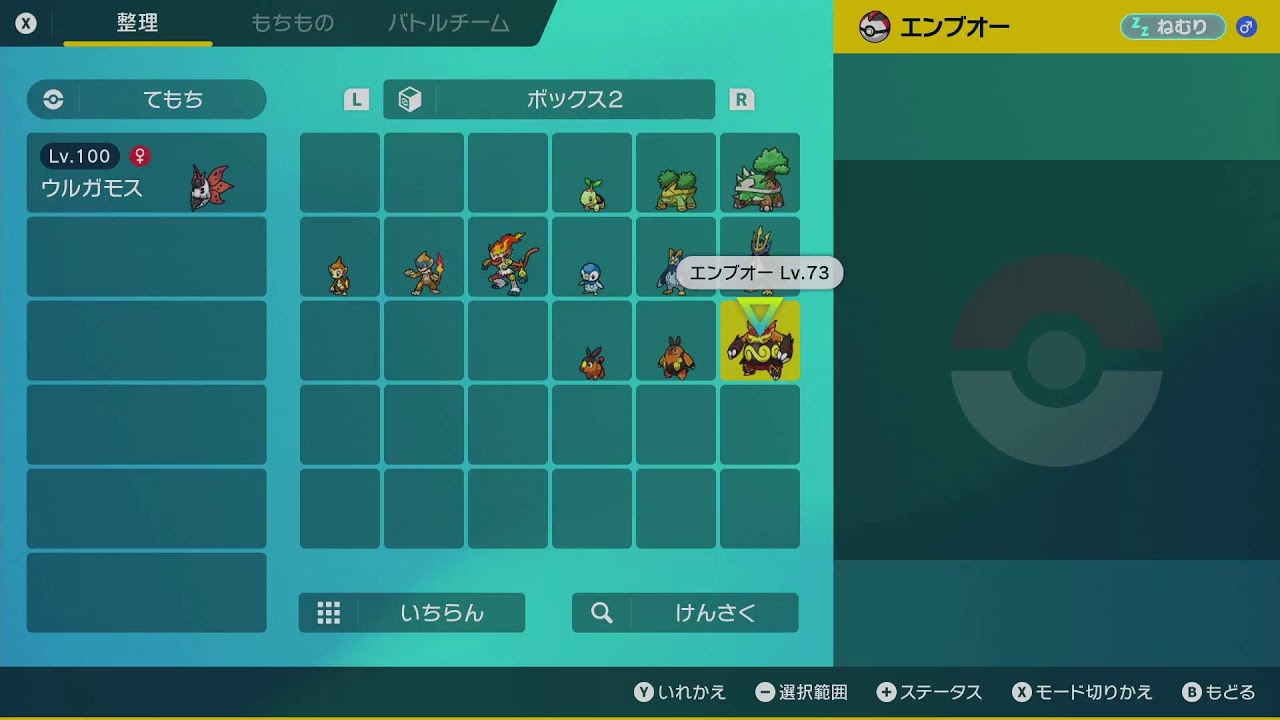Image resolution: width=1280 pixels, height=720 pixels.
Task: Switch to the もちもの tab
Action: 293,24
